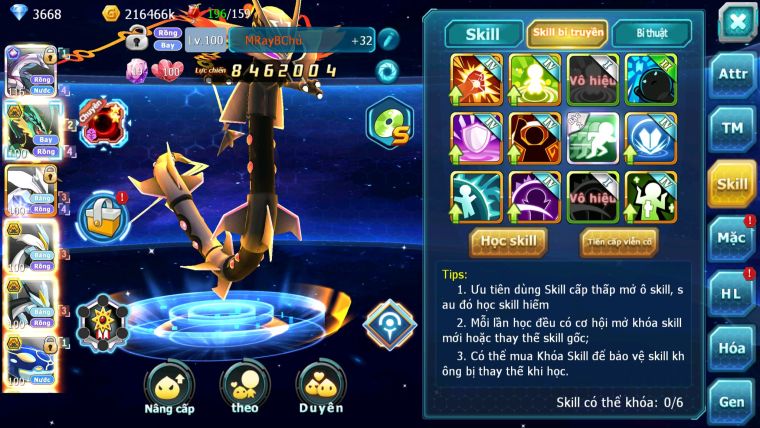Screen dimensions: 760x428
Task: Click the padlock icon with red alert
Action: coord(103,217)
